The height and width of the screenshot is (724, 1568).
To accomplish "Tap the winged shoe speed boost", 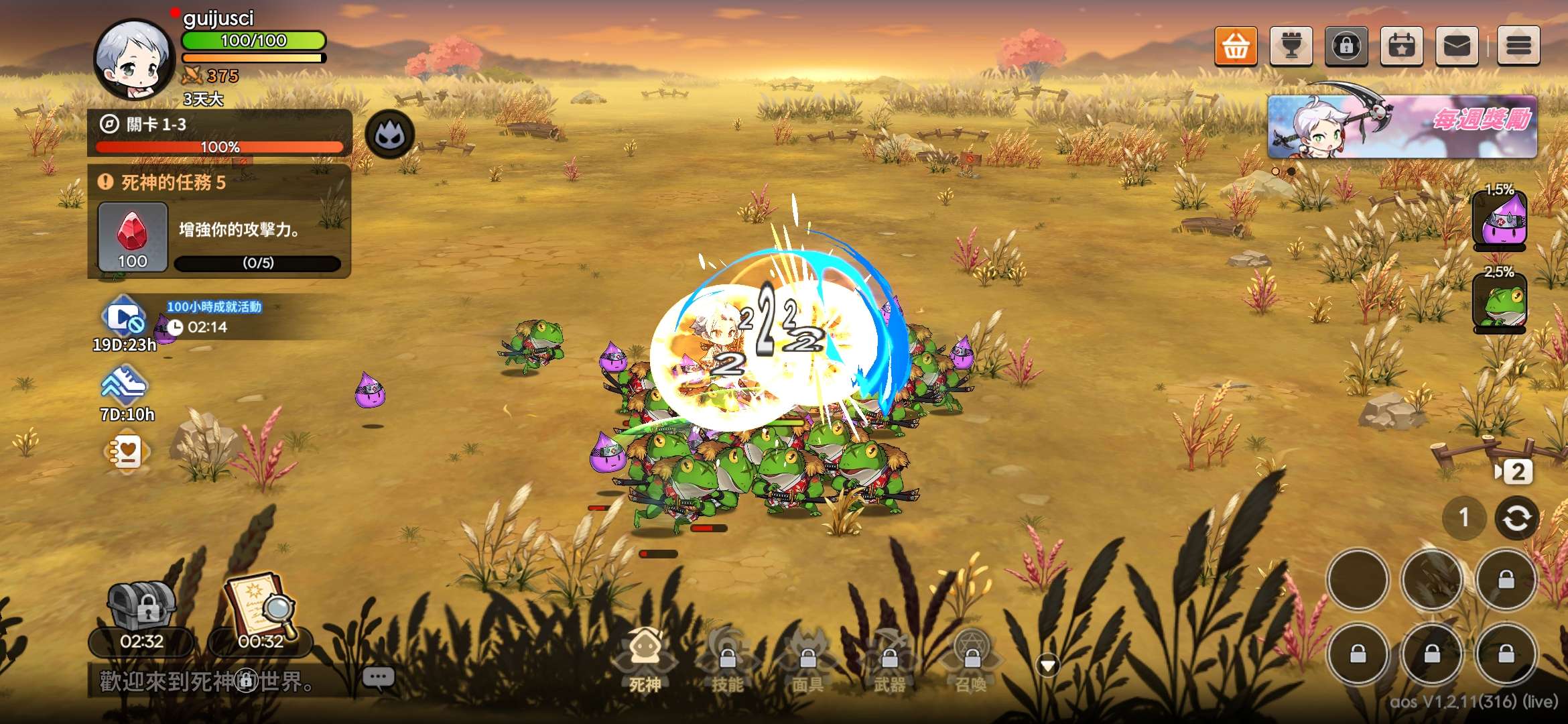I will (125, 385).
